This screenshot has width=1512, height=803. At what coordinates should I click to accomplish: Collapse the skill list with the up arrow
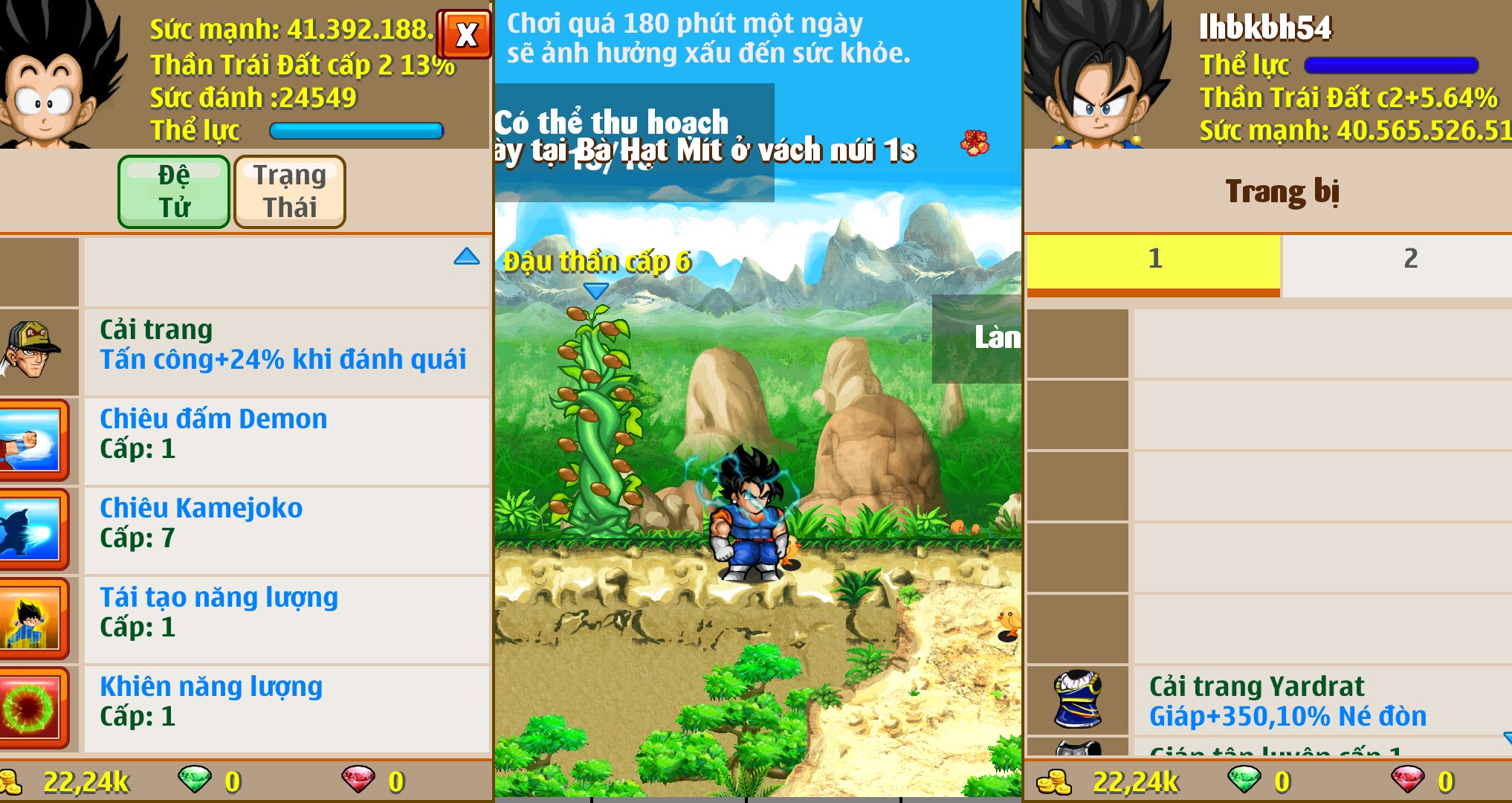tap(467, 257)
